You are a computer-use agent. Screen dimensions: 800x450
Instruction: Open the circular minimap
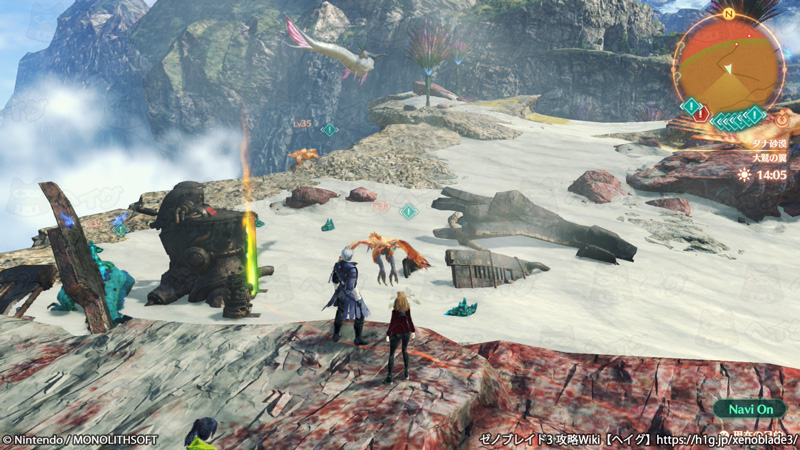pos(728,62)
